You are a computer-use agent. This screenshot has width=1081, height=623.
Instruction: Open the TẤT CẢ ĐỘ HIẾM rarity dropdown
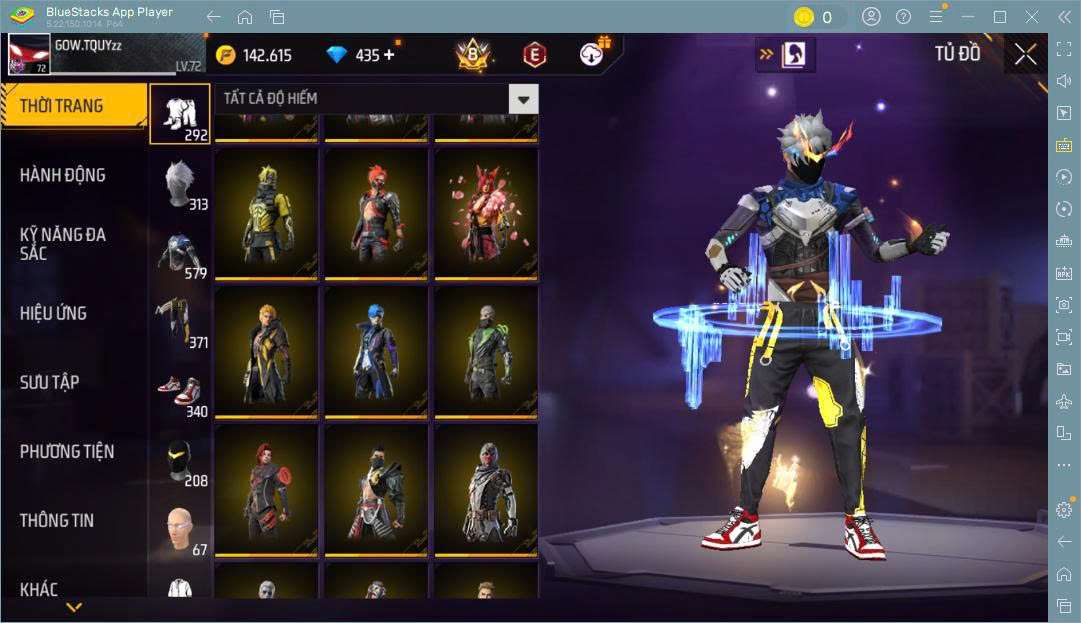click(x=376, y=98)
